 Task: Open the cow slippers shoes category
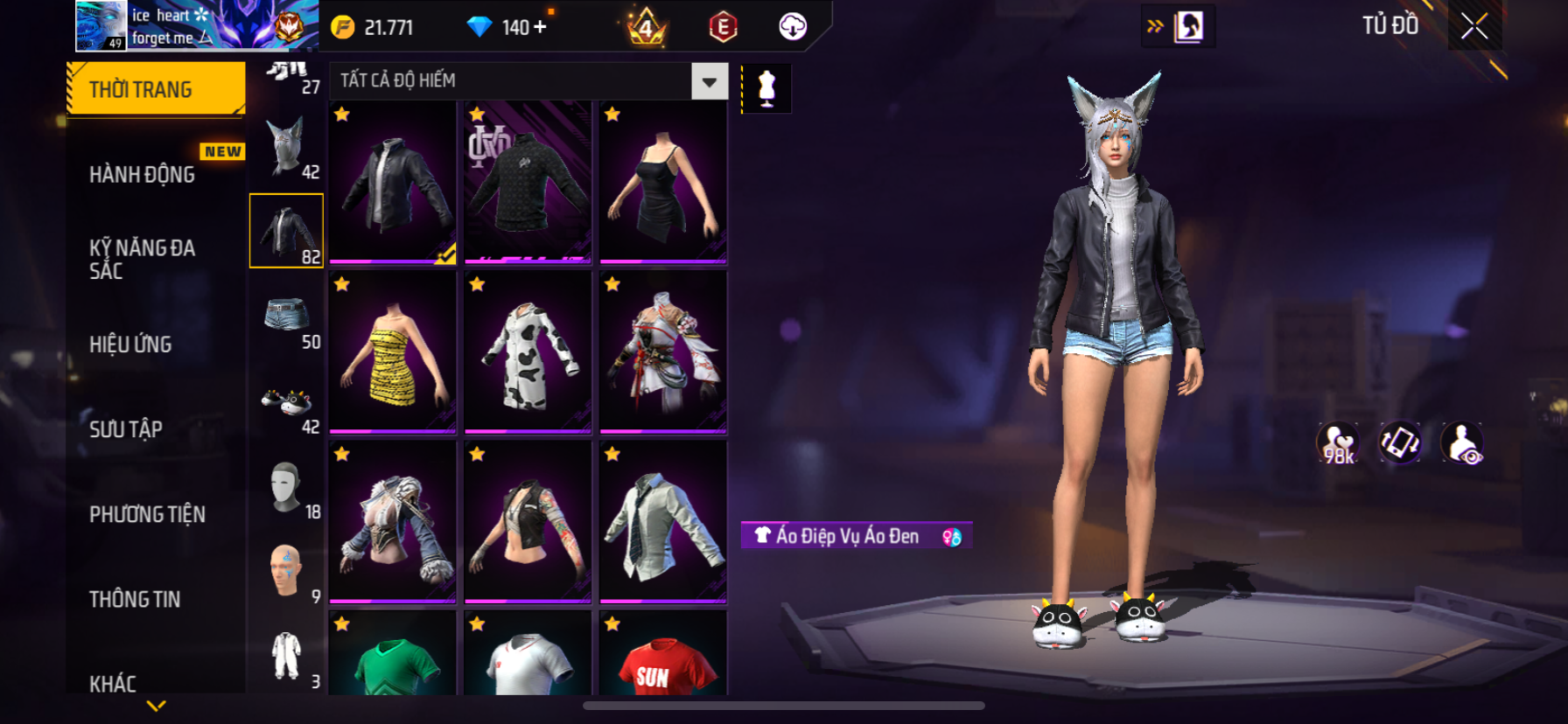pyautogui.click(x=287, y=402)
